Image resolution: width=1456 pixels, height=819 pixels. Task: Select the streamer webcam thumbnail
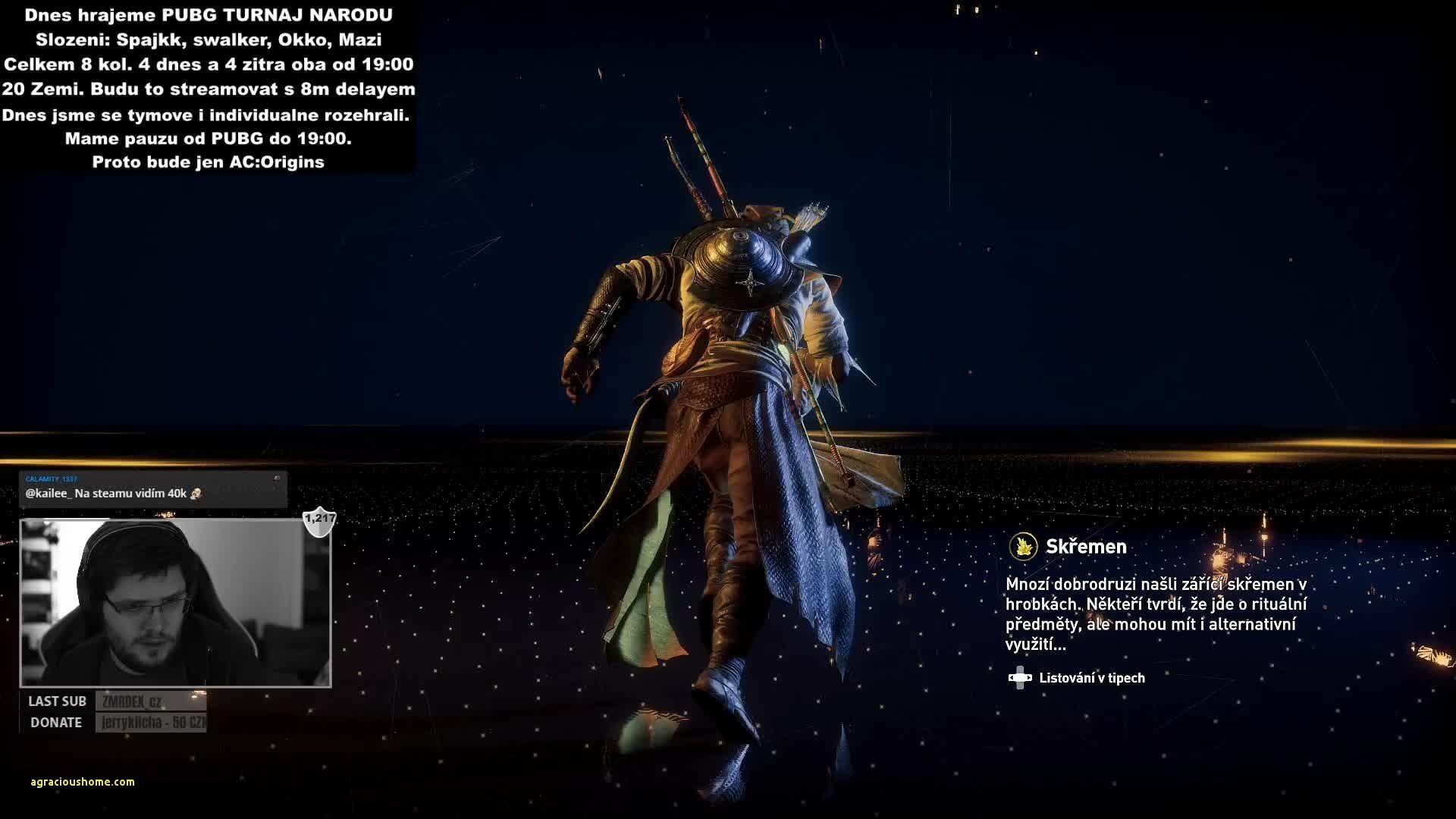175,603
